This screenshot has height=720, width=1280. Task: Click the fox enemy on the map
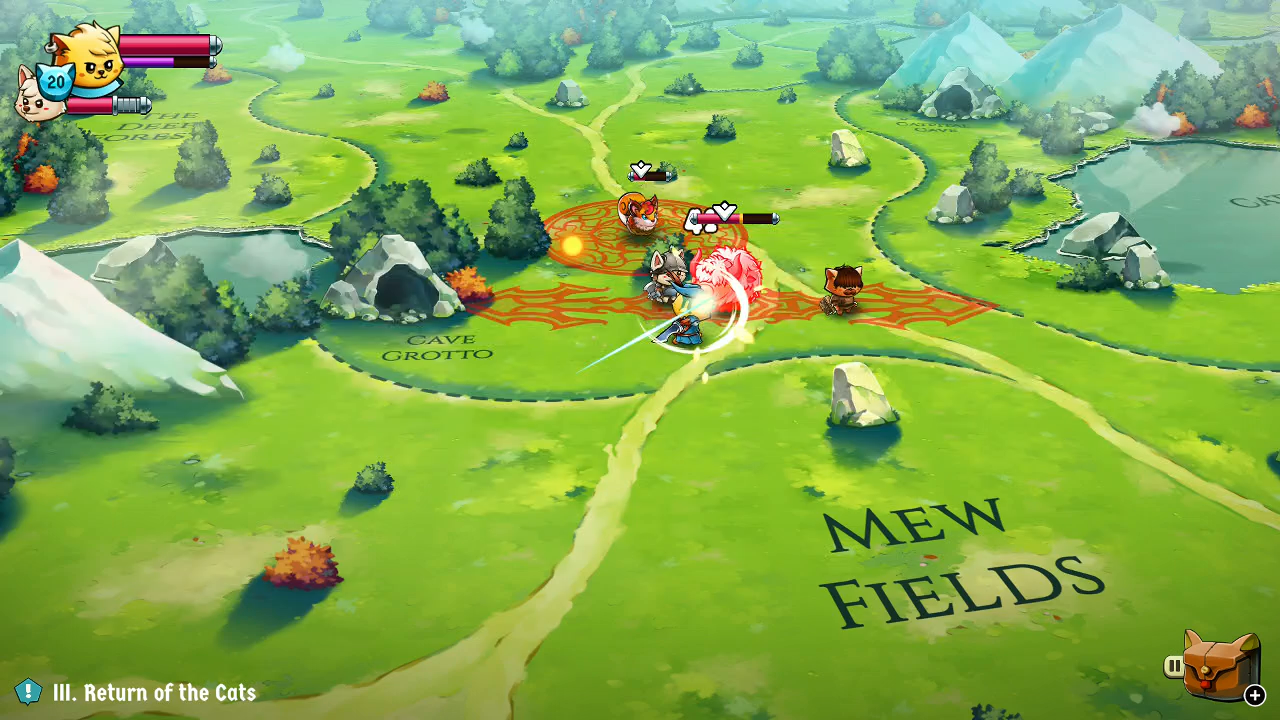(x=640, y=213)
